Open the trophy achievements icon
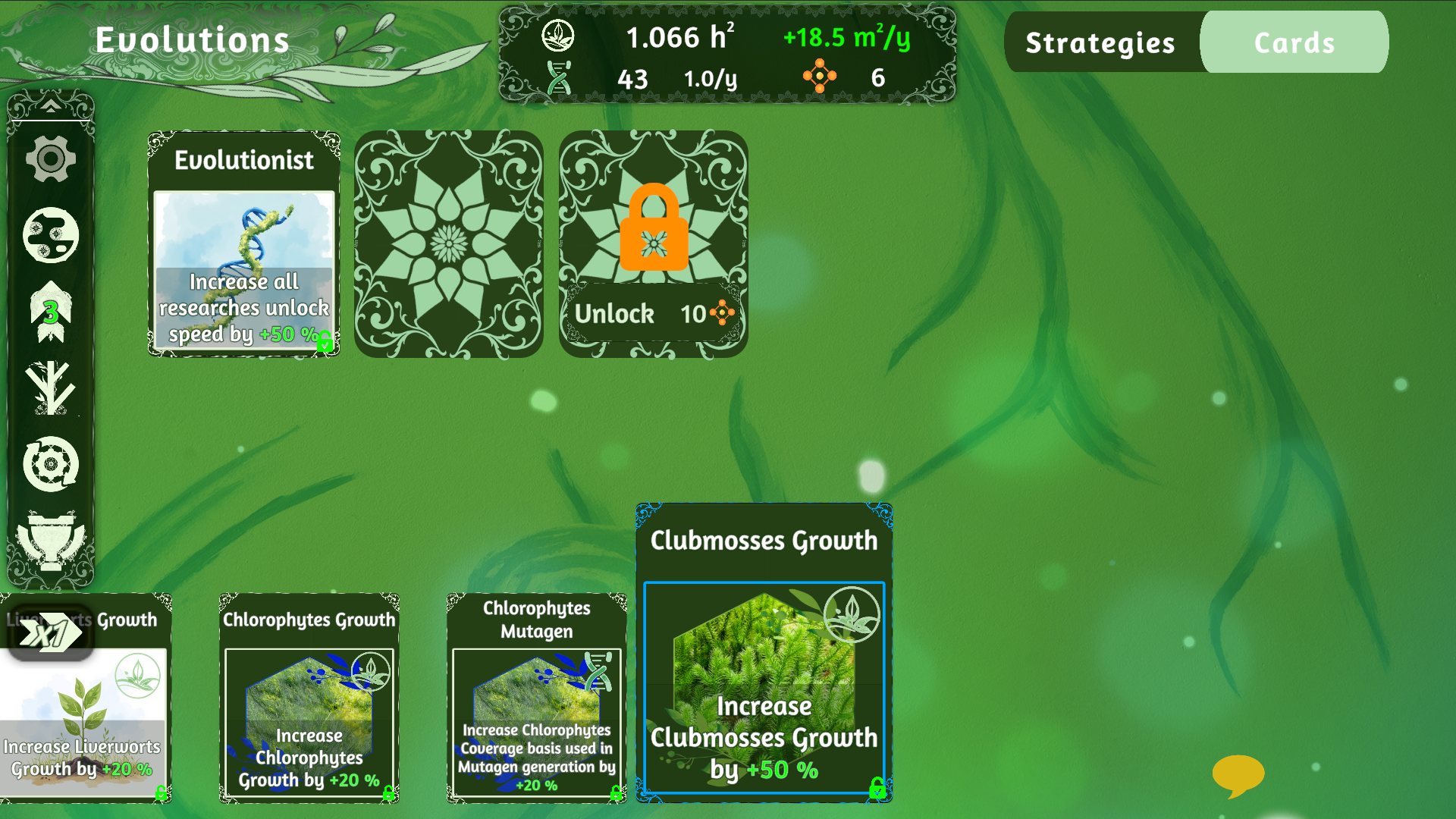The image size is (1456, 819). [x=51, y=540]
